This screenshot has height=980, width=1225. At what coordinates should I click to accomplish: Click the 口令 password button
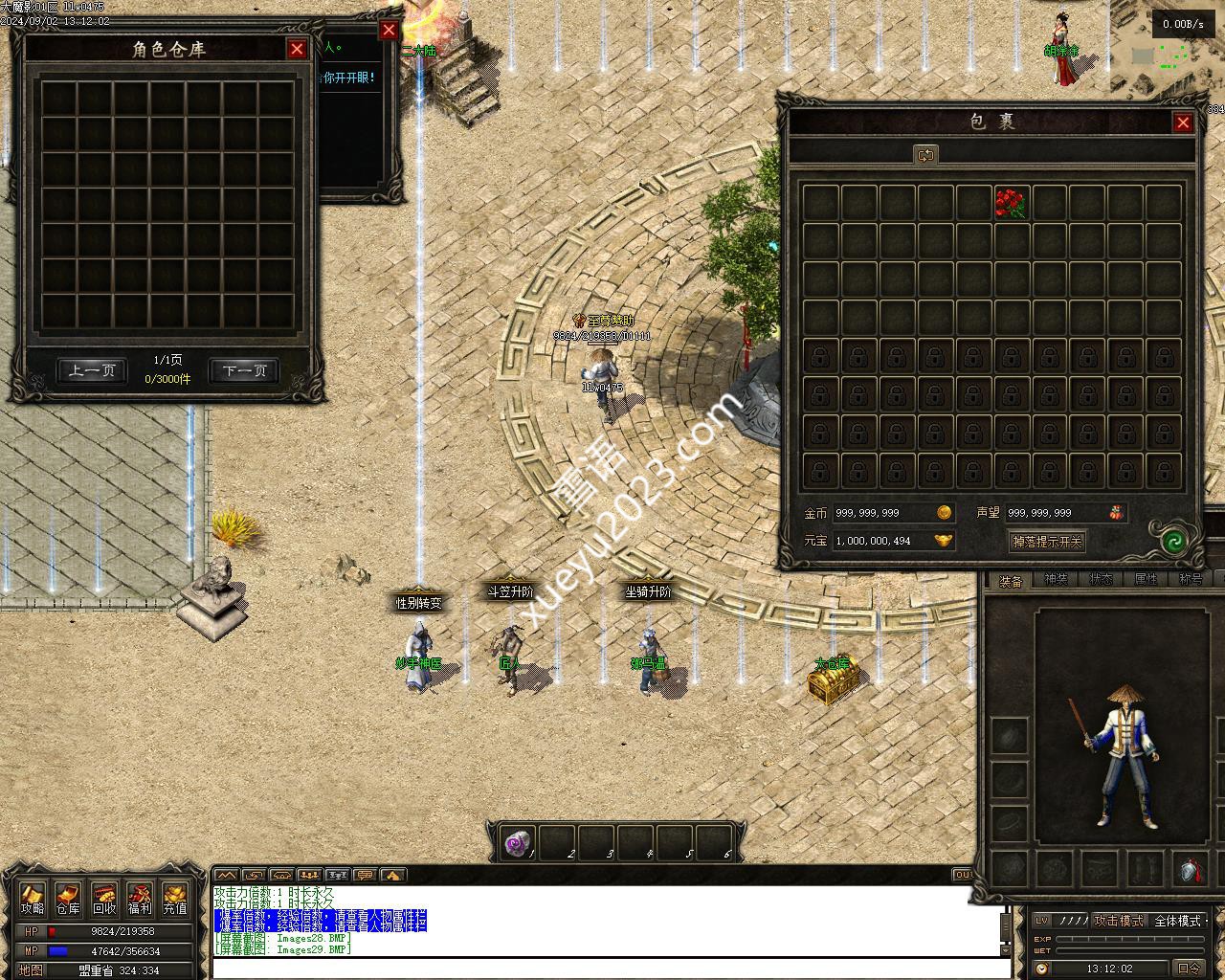point(1189,969)
